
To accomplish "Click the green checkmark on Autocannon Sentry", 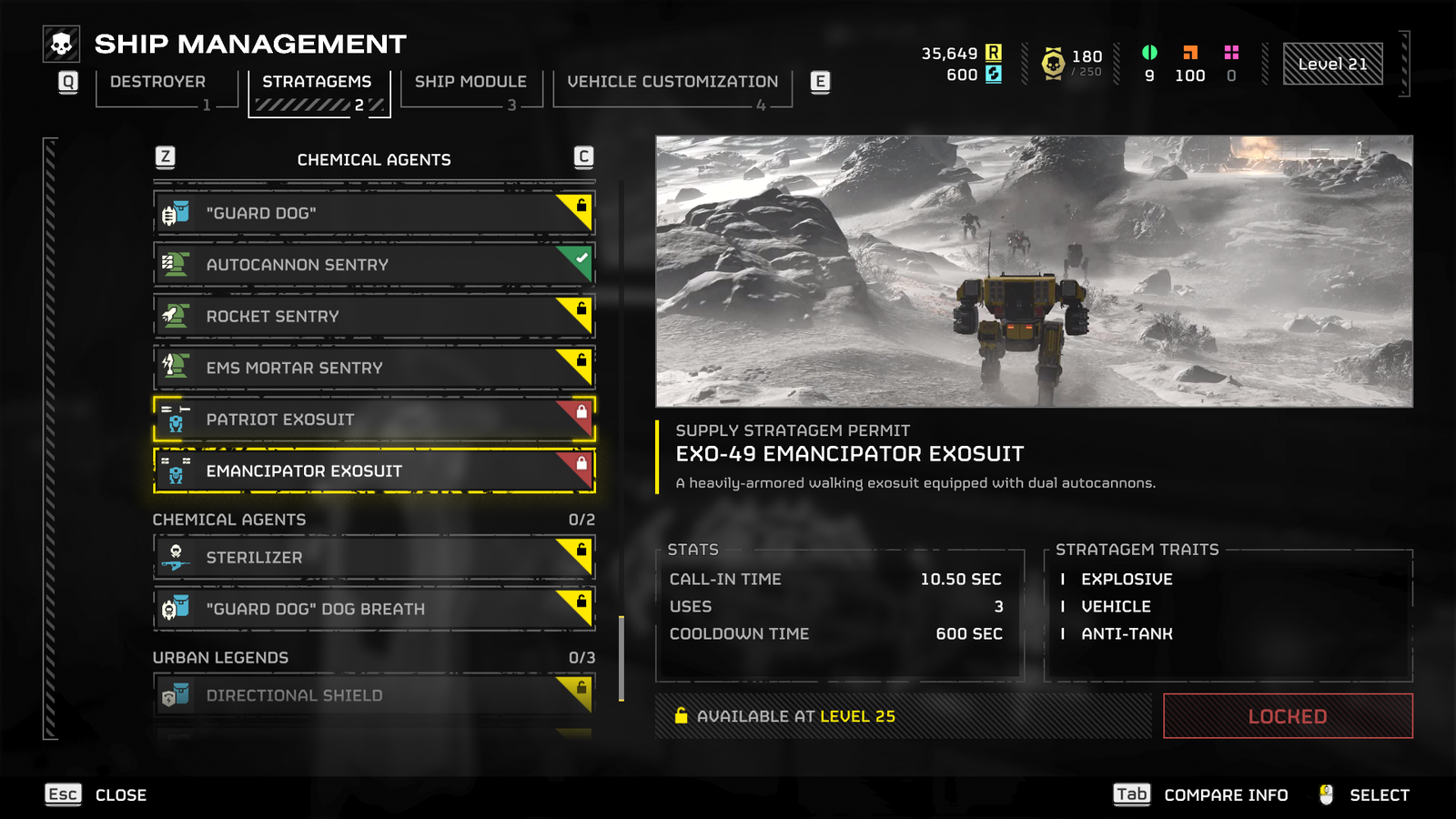I will click(580, 258).
